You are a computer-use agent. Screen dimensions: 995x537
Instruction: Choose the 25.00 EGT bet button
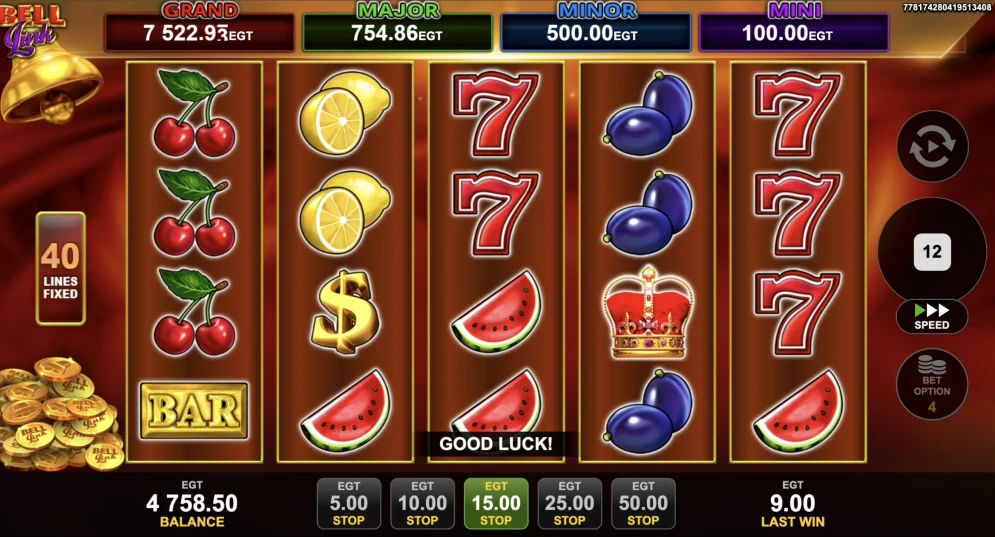(569, 503)
